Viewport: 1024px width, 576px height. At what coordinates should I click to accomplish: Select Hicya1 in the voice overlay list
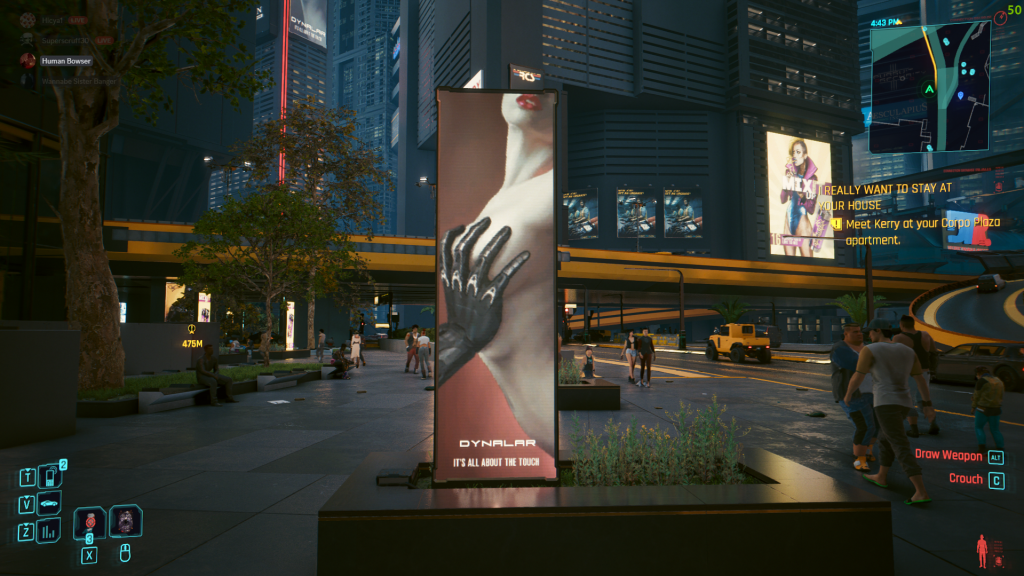[52, 20]
